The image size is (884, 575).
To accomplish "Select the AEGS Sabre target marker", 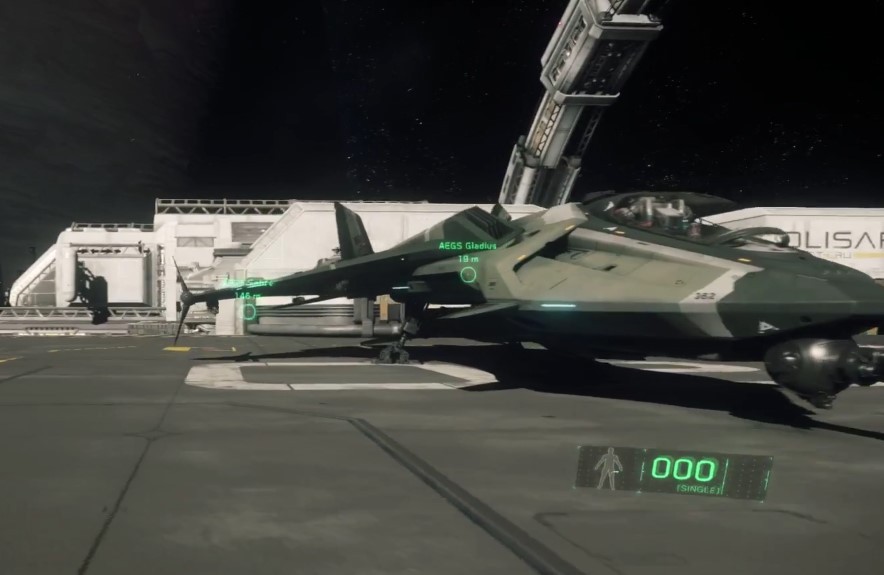I will [x=249, y=311].
